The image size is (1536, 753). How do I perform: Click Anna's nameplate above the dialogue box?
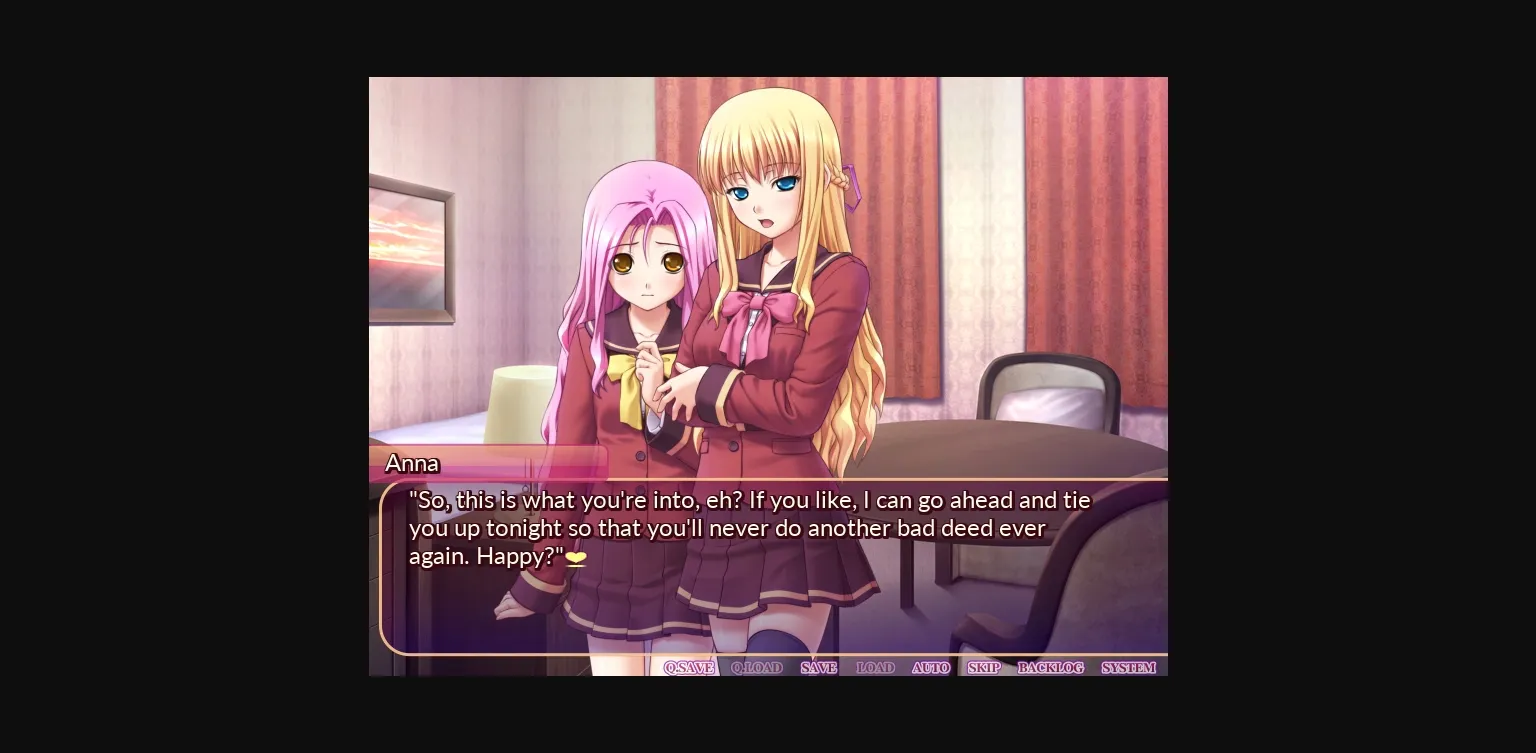coord(413,463)
